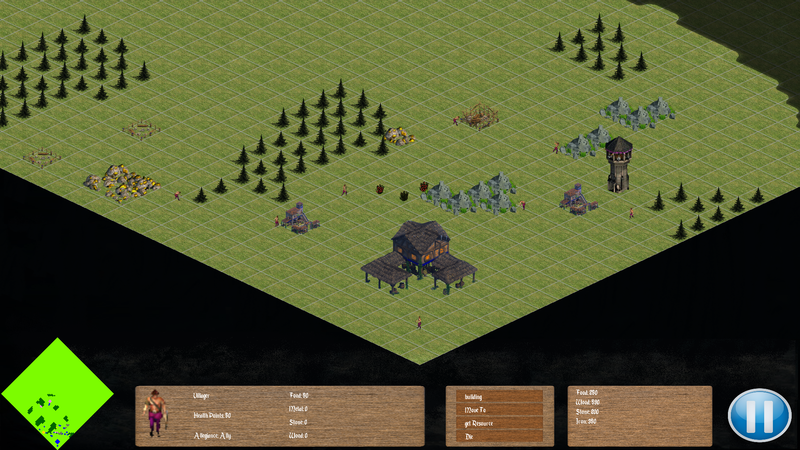Viewport: 800px width, 450px height.
Task: Choose the 'Die' command
Action: (498, 436)
